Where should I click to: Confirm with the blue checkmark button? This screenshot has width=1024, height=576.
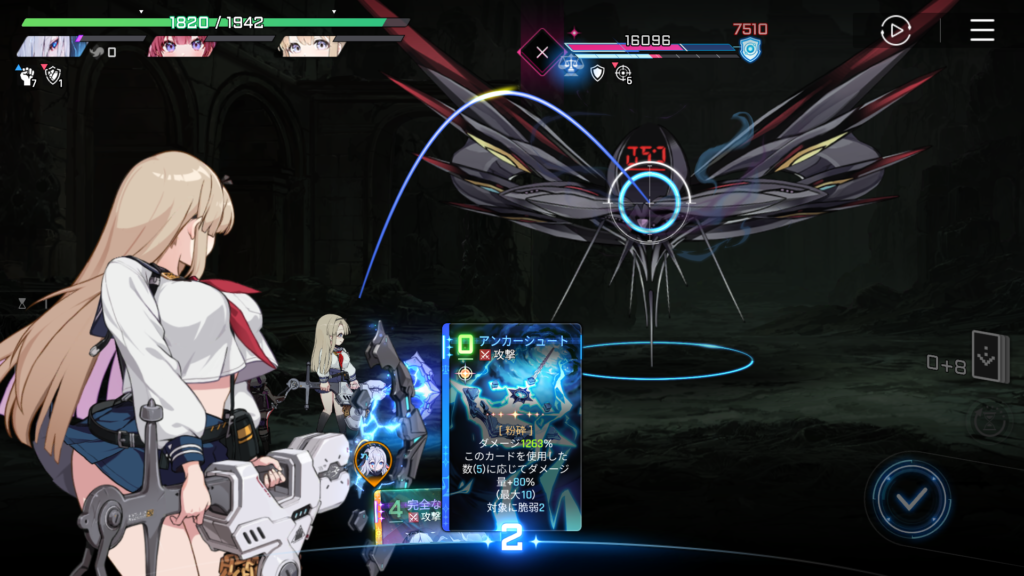click(909, 499)
